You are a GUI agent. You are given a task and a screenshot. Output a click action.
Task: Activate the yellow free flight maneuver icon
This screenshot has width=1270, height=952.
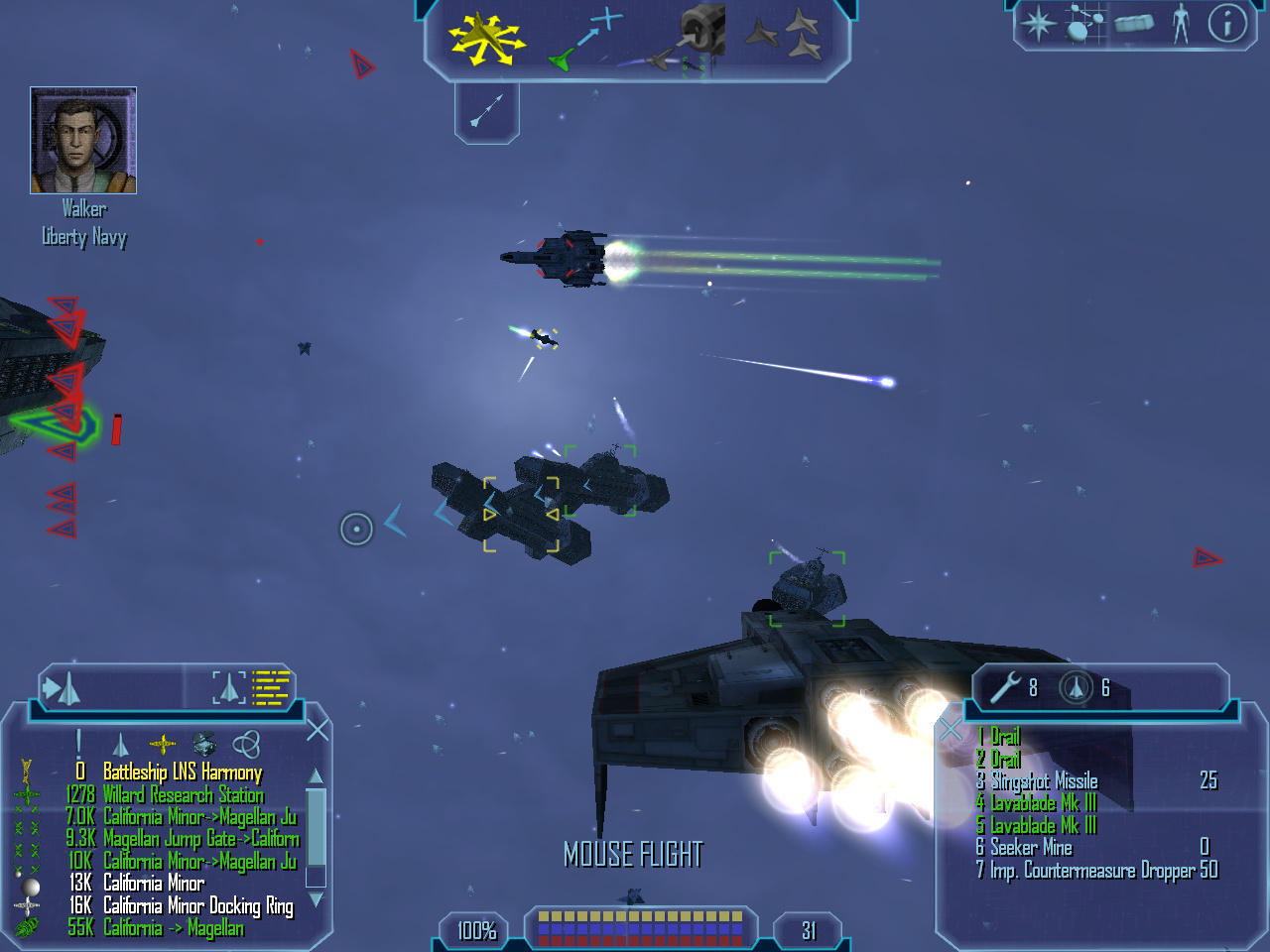tap(485, 40)
